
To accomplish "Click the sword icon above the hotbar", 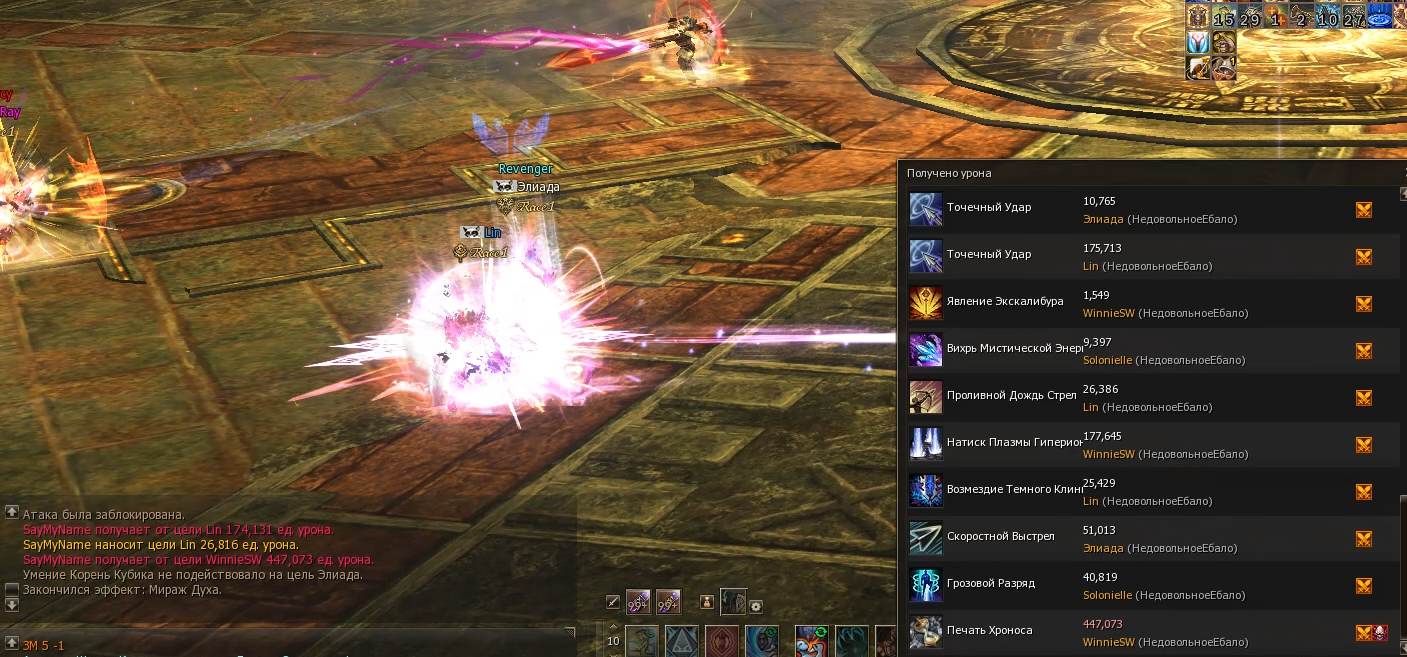I will coord(614,602).
